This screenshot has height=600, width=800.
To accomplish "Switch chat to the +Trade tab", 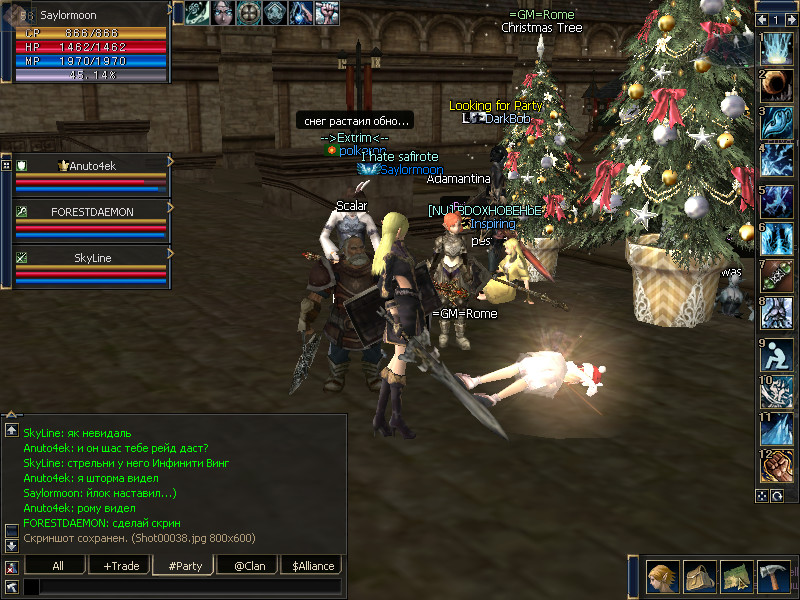I will 121,566.
